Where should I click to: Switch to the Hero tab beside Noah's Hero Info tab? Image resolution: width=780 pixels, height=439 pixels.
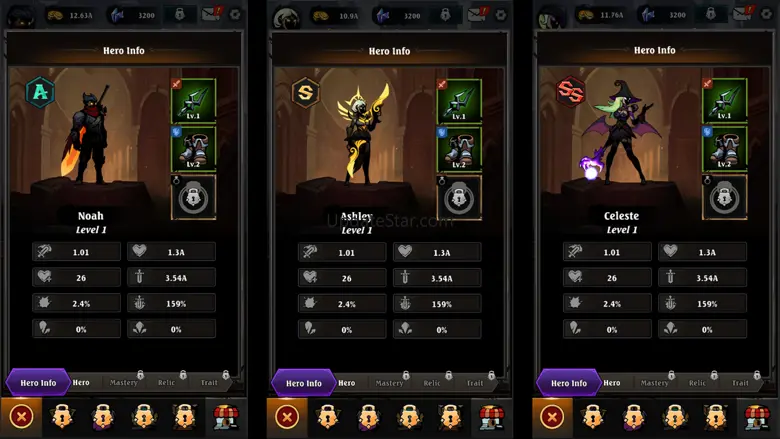81,382
